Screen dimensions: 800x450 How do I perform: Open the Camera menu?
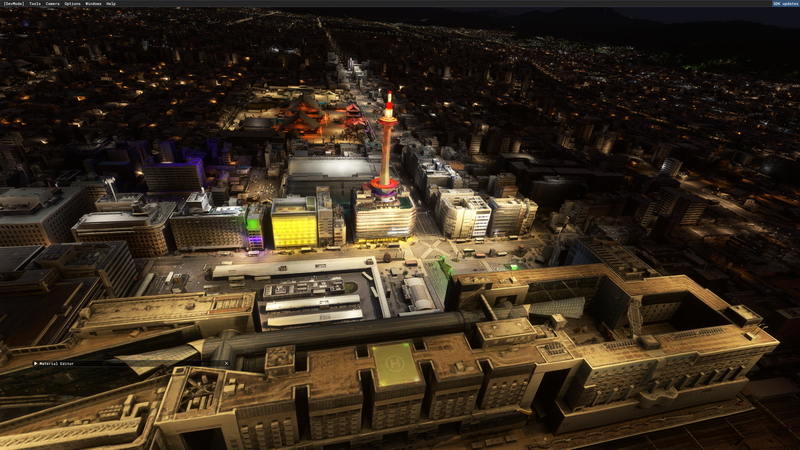pos(53,4)
